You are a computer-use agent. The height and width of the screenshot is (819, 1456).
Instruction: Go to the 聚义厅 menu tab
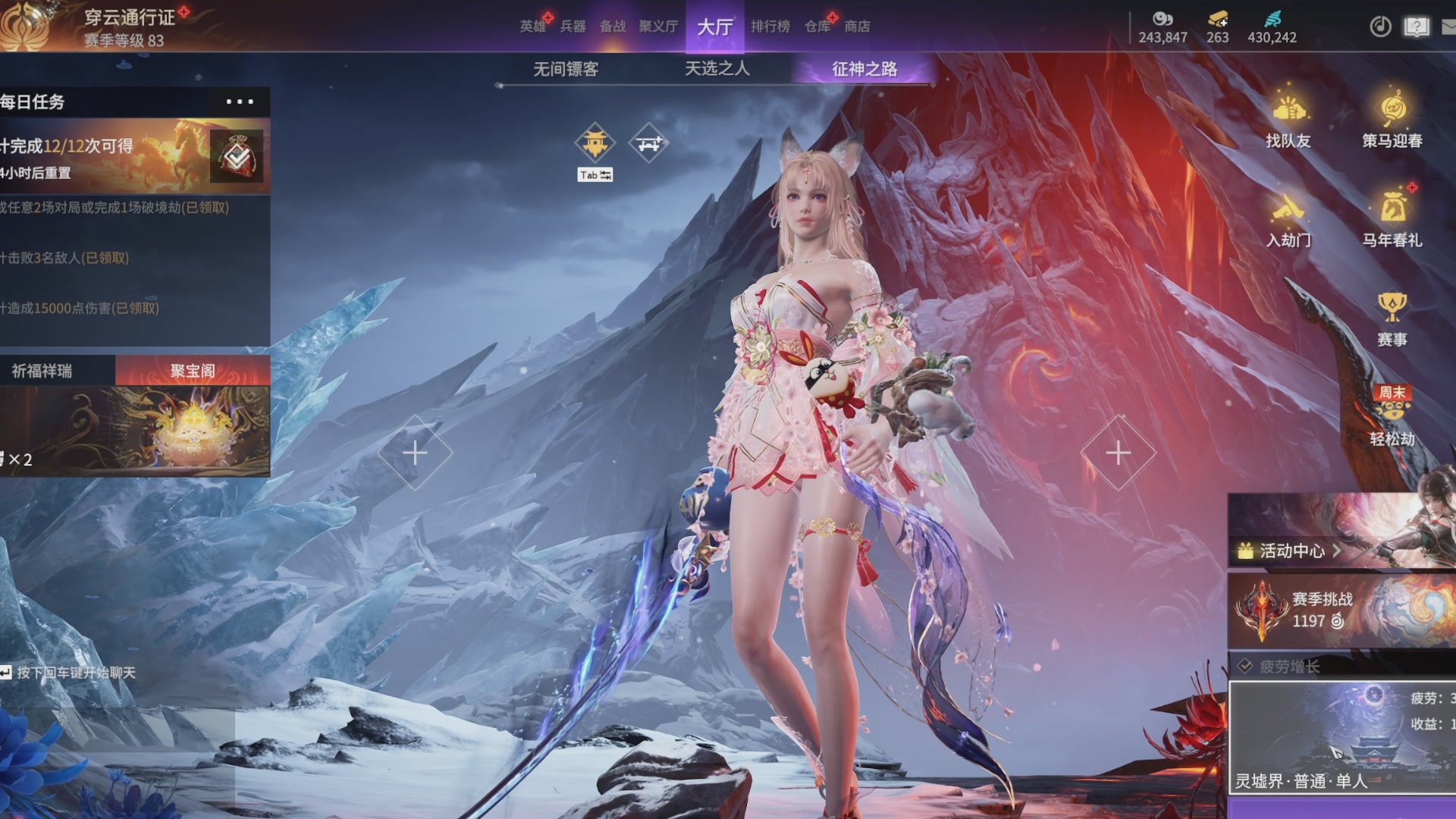tap(657, 27)
